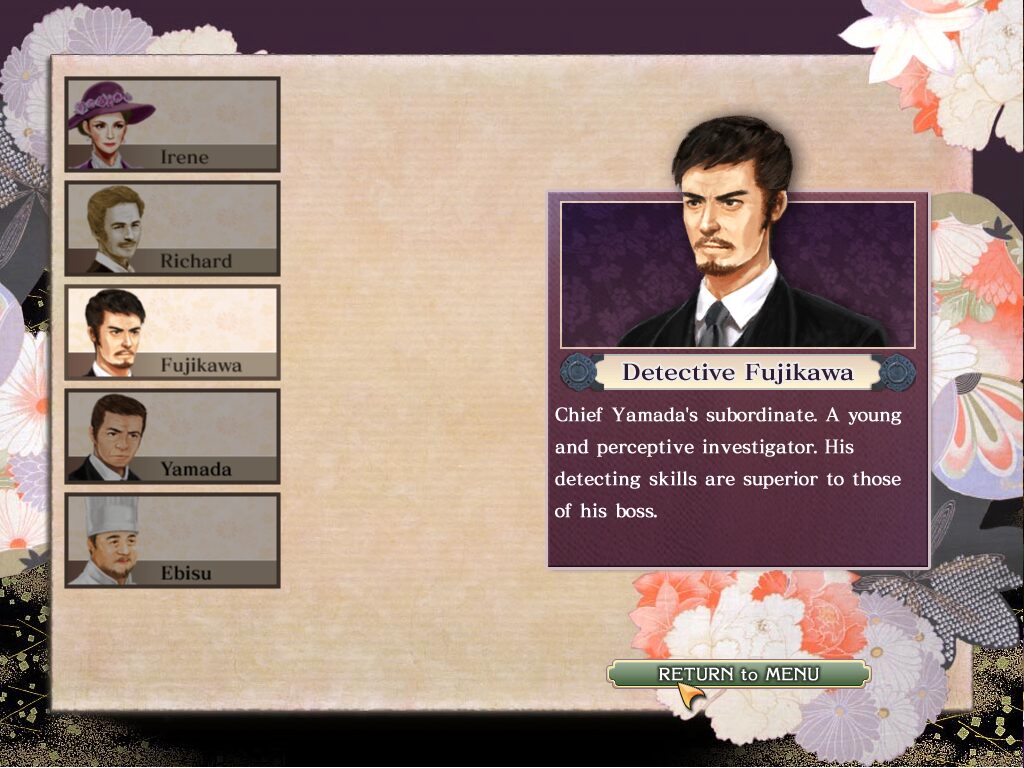
Task: Show Chief Yamada's profile
Action: tap(172, 437)
